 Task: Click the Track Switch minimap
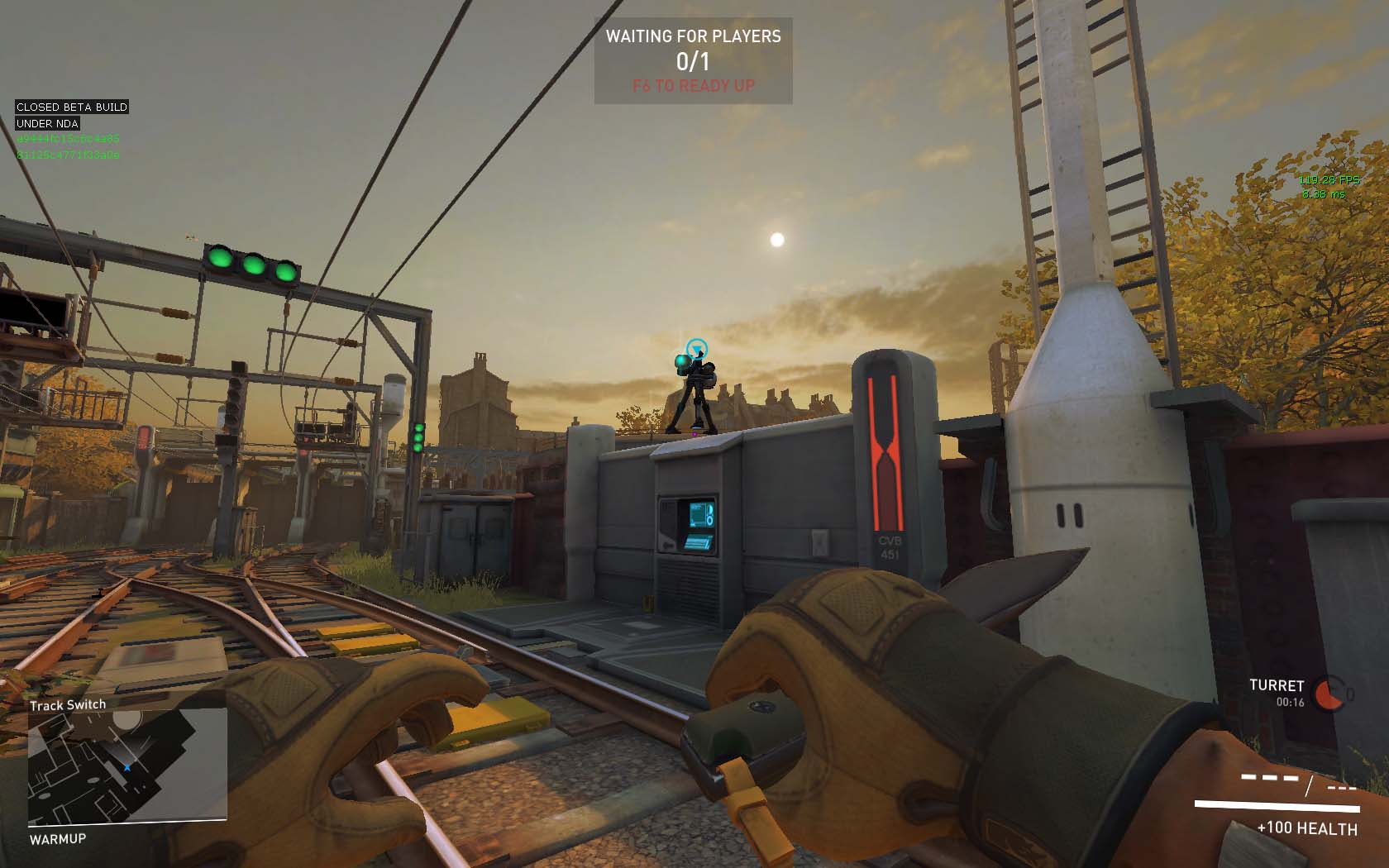[127, 767]
